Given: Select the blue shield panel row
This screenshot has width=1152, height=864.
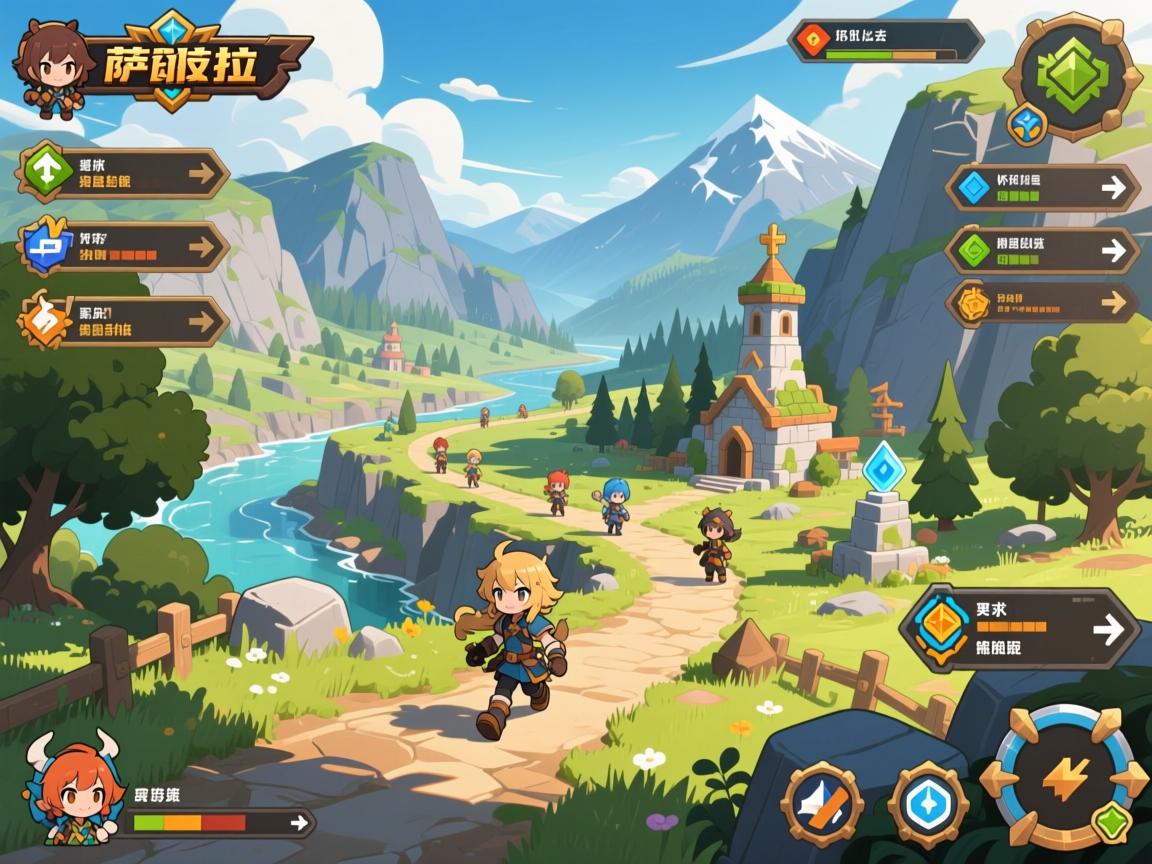Looking at the screenshot, I should coord(125,246).
